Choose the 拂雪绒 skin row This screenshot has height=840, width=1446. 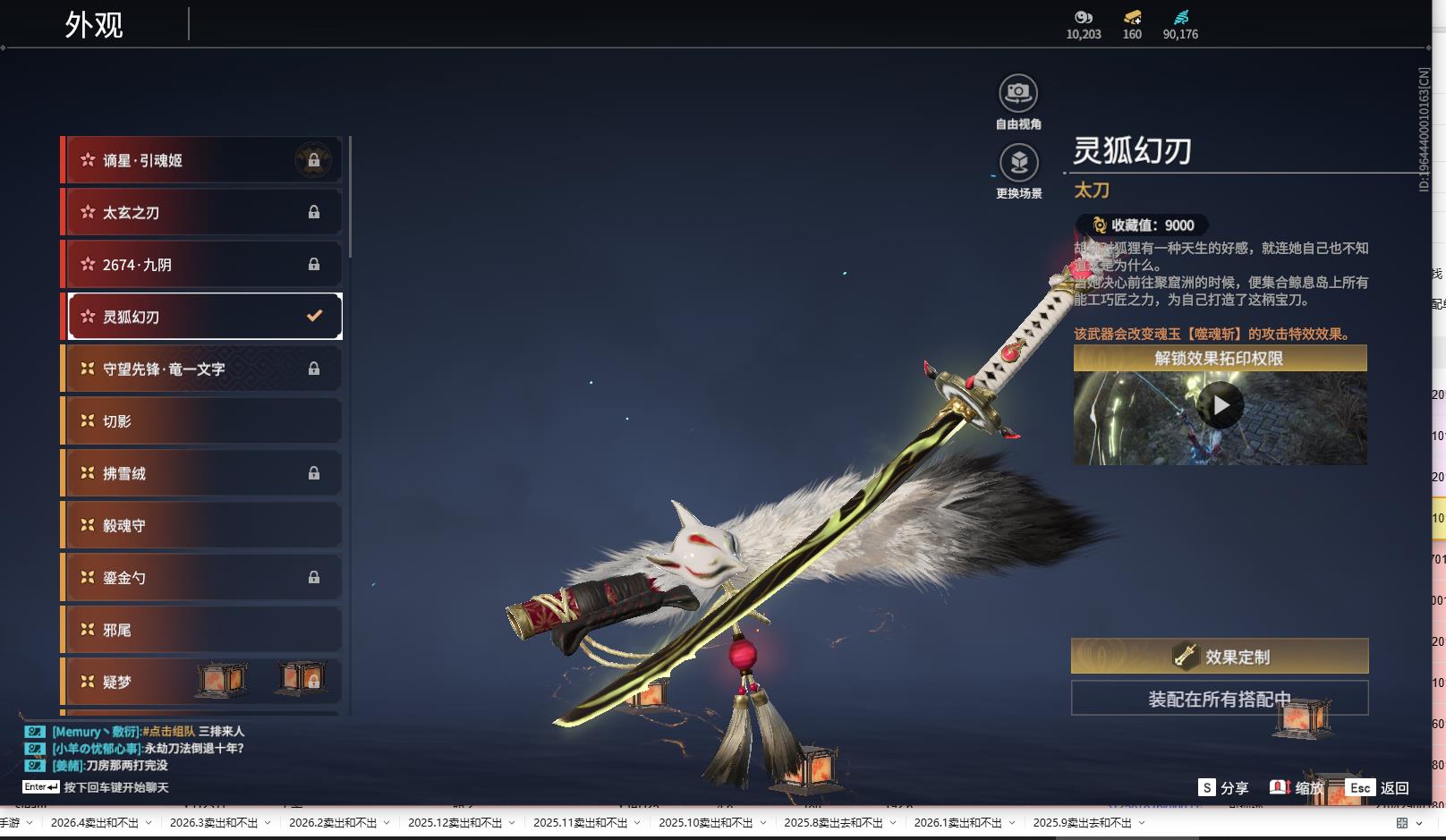202,473
